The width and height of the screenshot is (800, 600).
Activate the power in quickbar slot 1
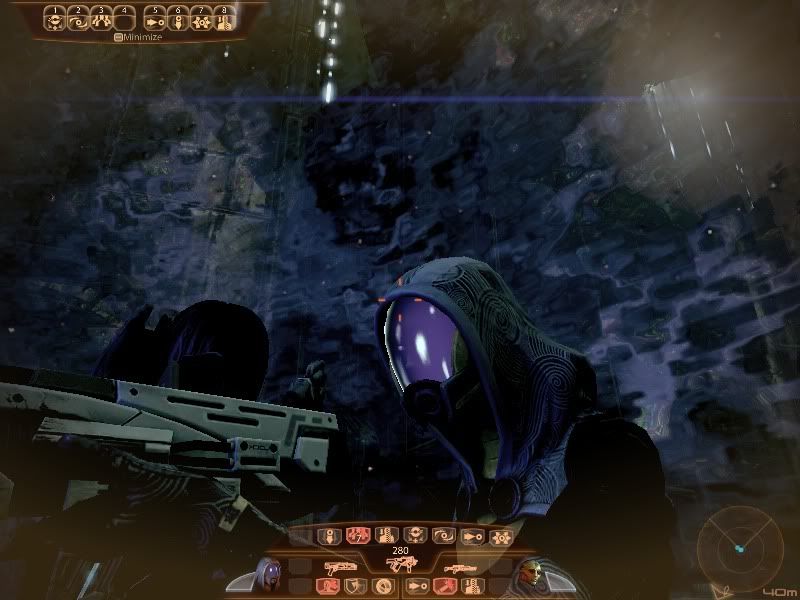[55, 18]
